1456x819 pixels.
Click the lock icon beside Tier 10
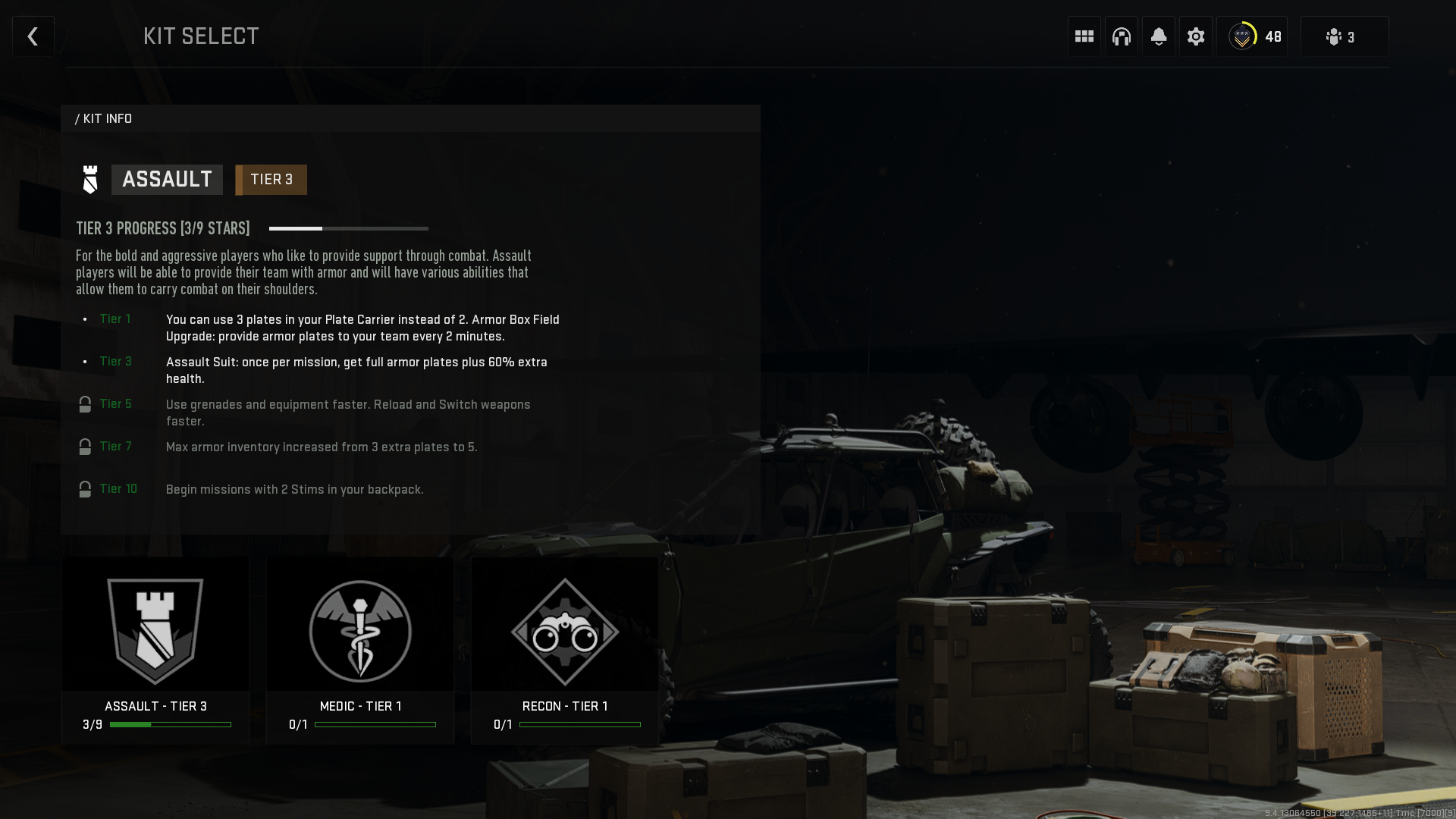click(x=85, y=489)
